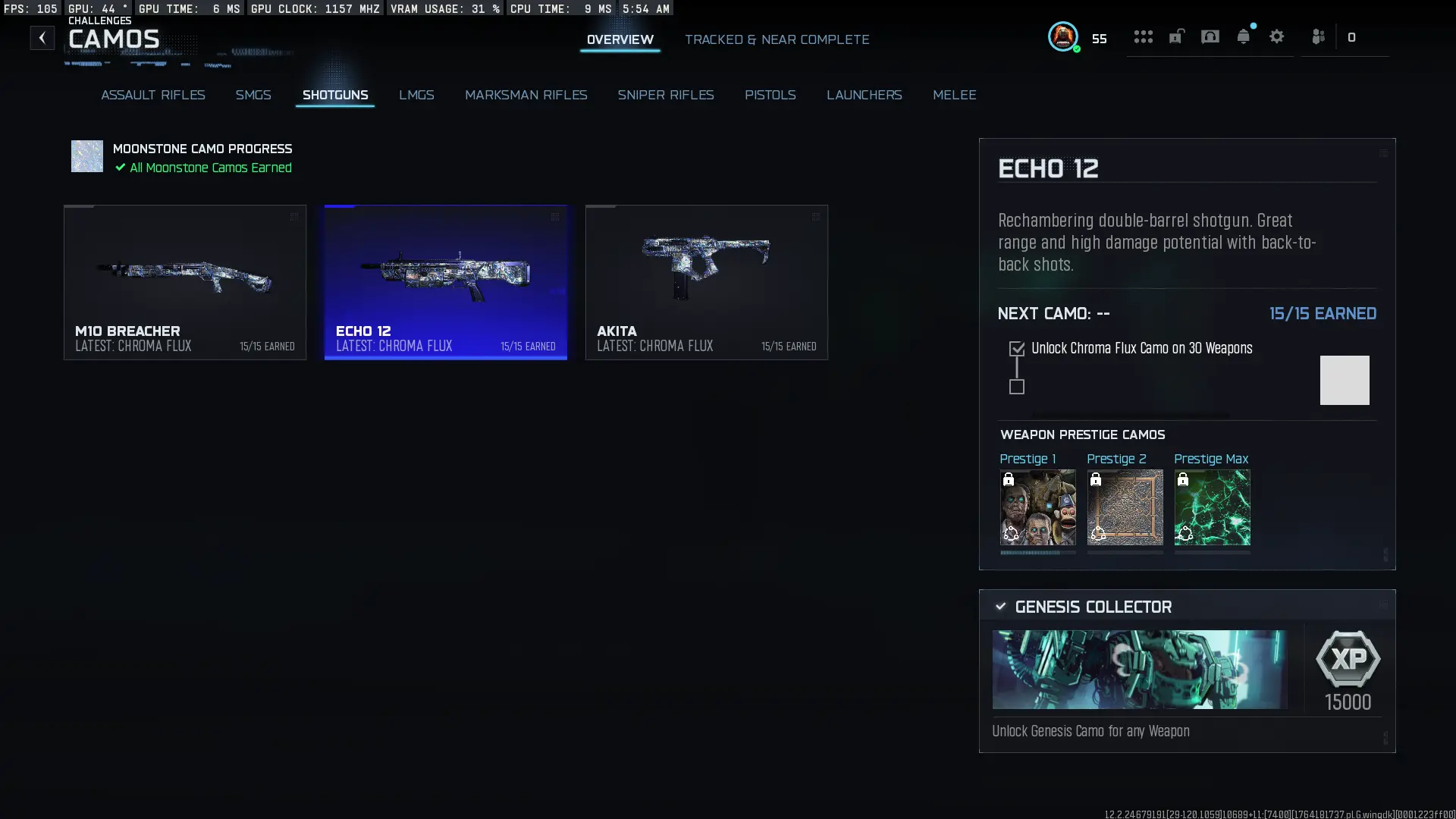The width and height of the screenshot is (1456, 819).
Task: Open the apps grid menu
Action: [x=1143, y=36]
